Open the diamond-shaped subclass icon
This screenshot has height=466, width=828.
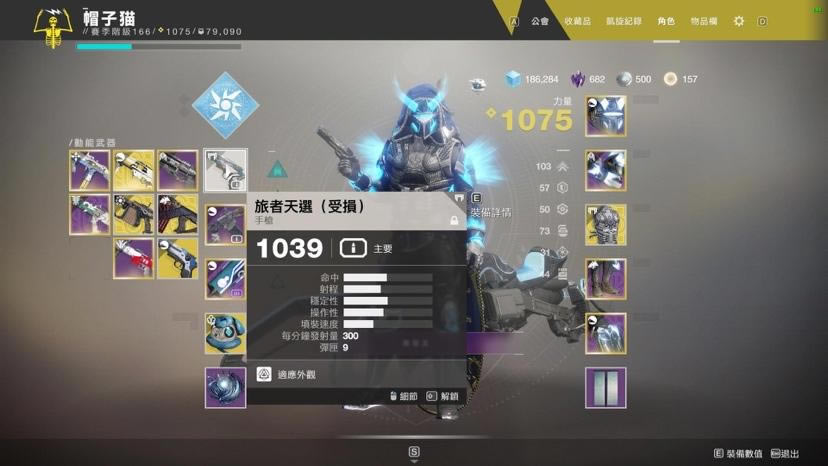(x=225, y=105)
